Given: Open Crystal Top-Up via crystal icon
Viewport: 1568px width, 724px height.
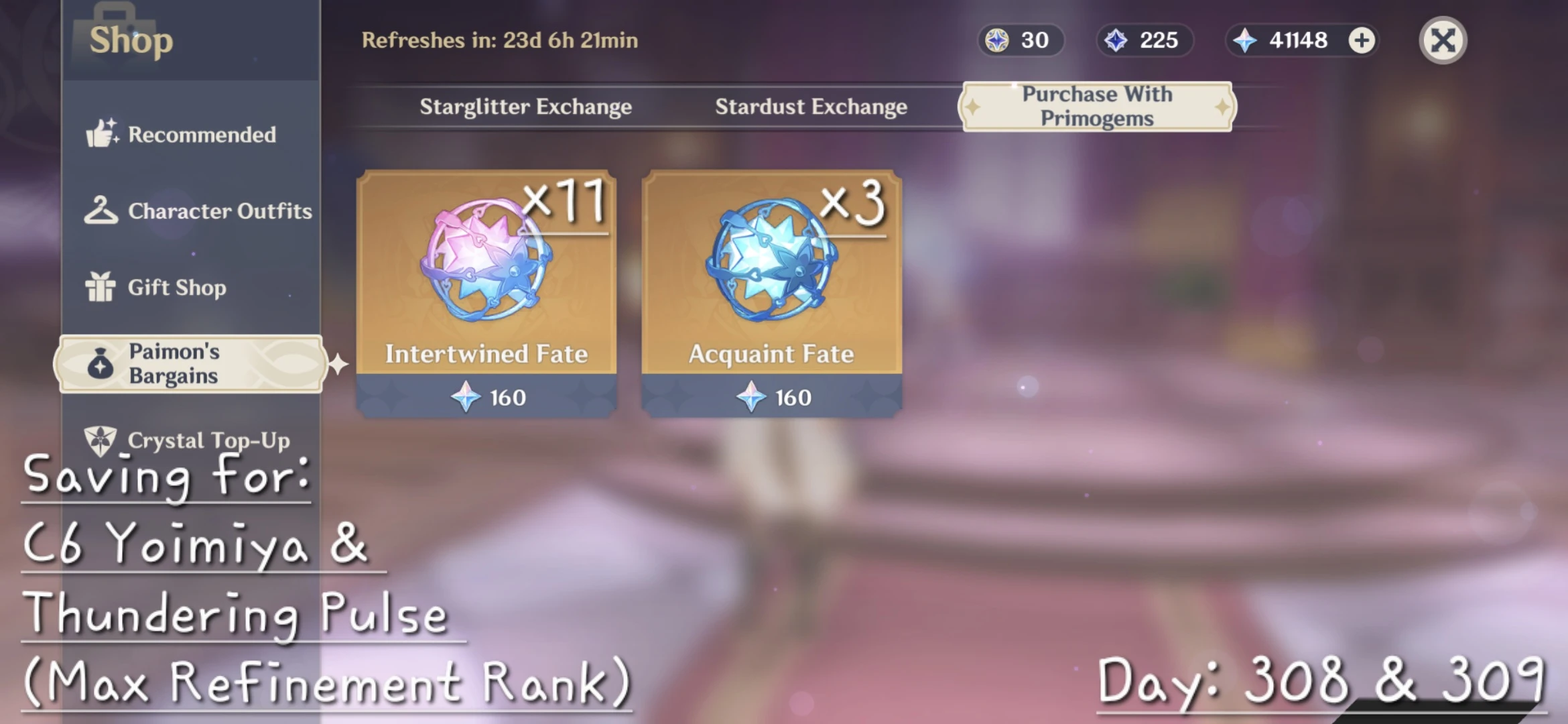Looking at the screenshot, I should tap(101, 440).
